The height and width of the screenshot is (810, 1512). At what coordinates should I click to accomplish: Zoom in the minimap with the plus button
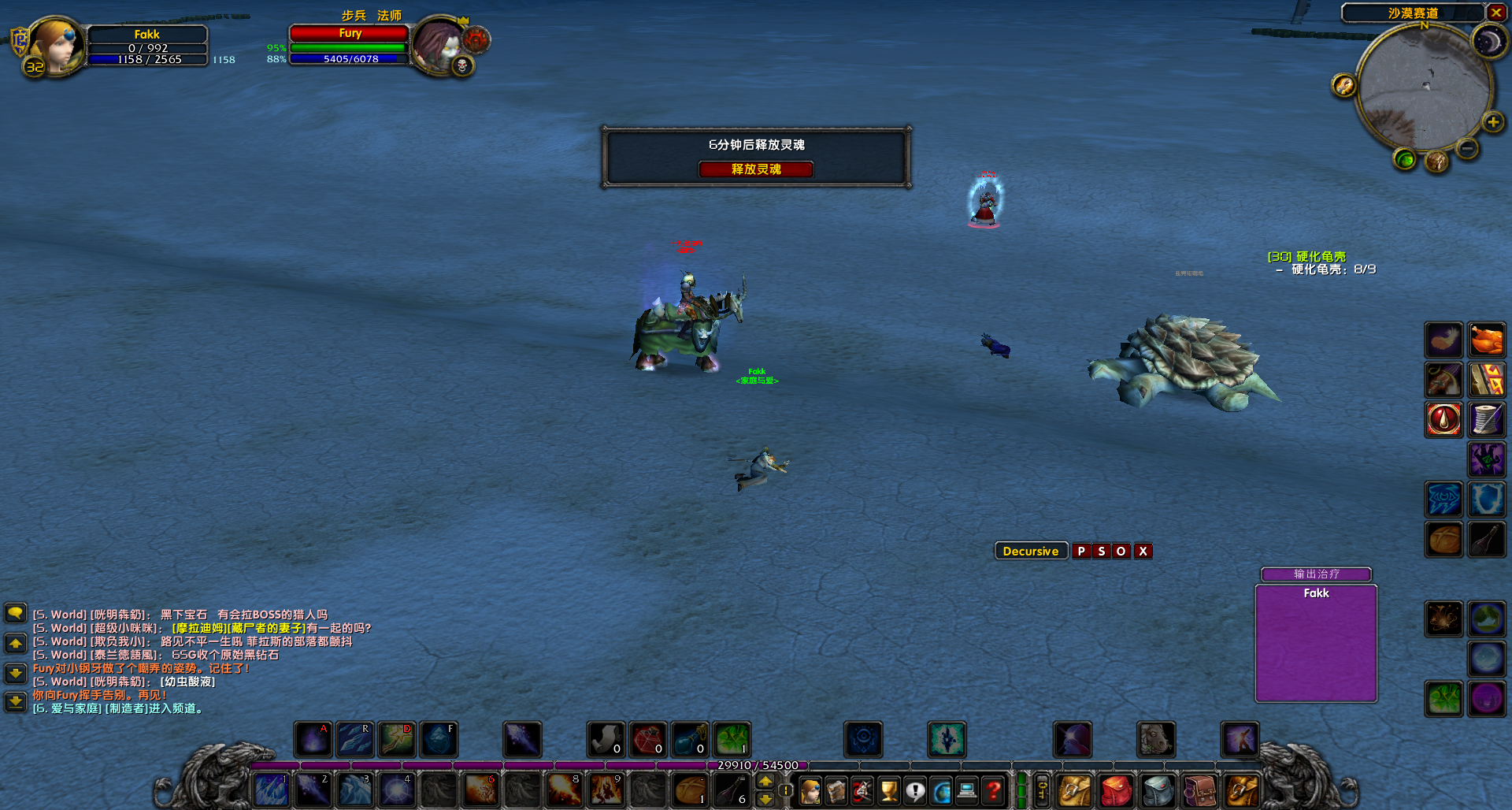(1492, 122)
